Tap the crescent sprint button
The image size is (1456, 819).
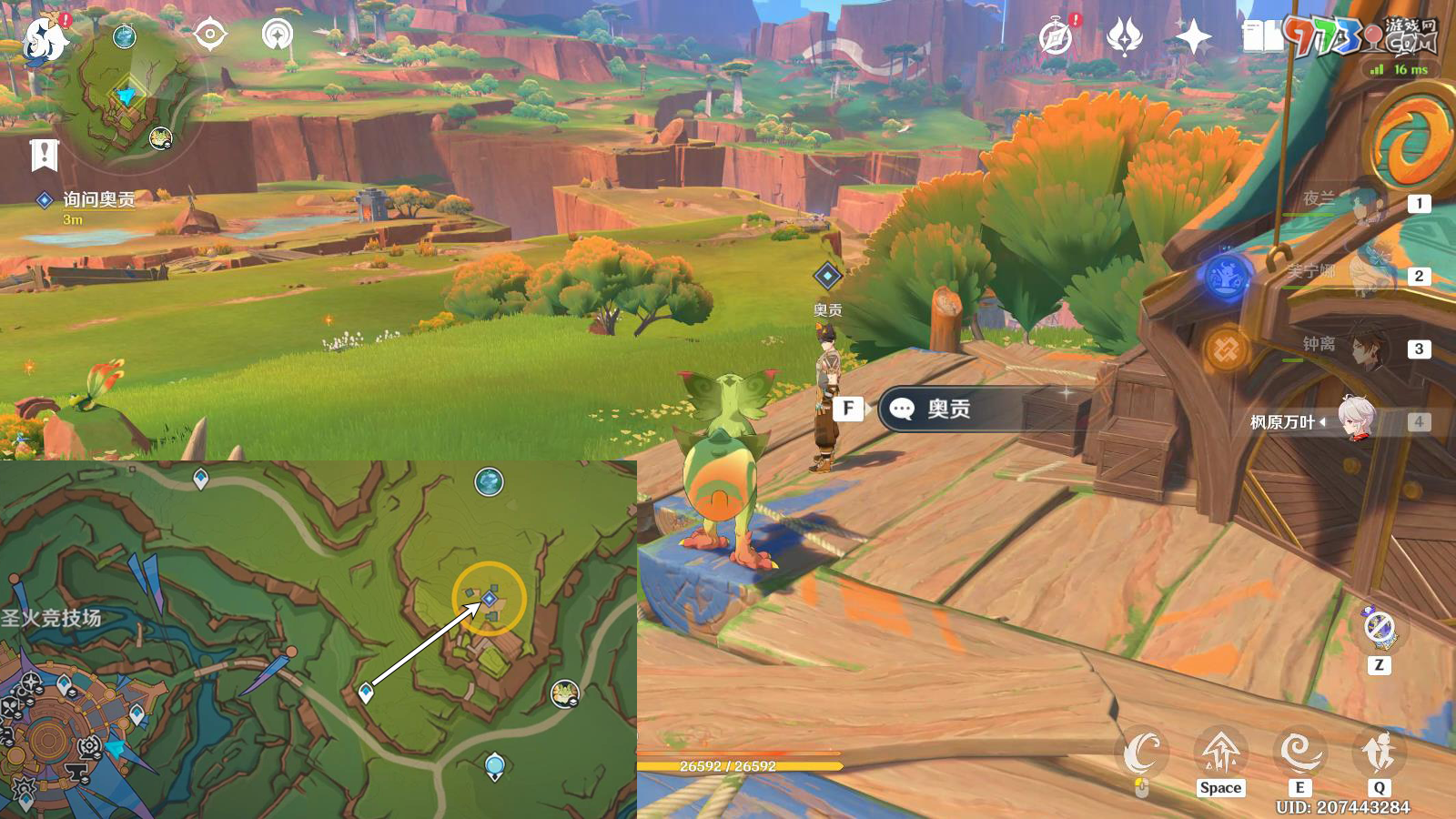point(1141,753)
